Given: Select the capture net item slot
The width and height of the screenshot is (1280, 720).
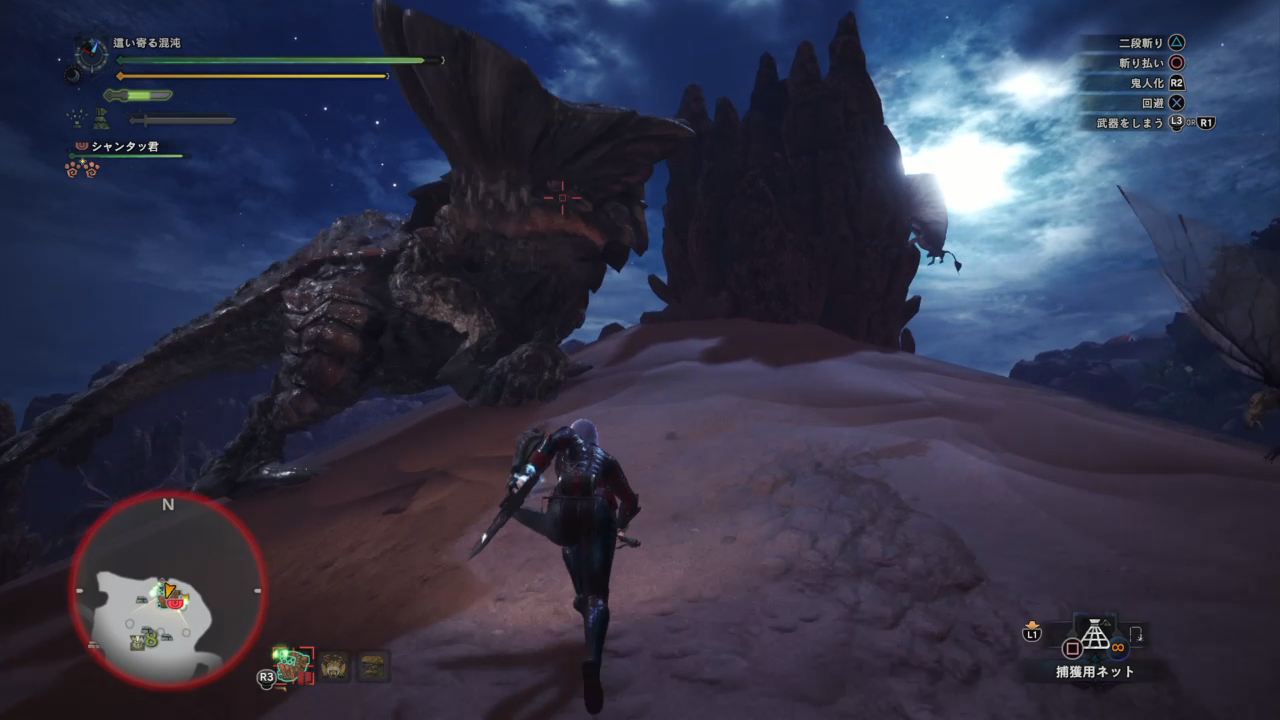Looking at the screenshot, I should 1097,635.
